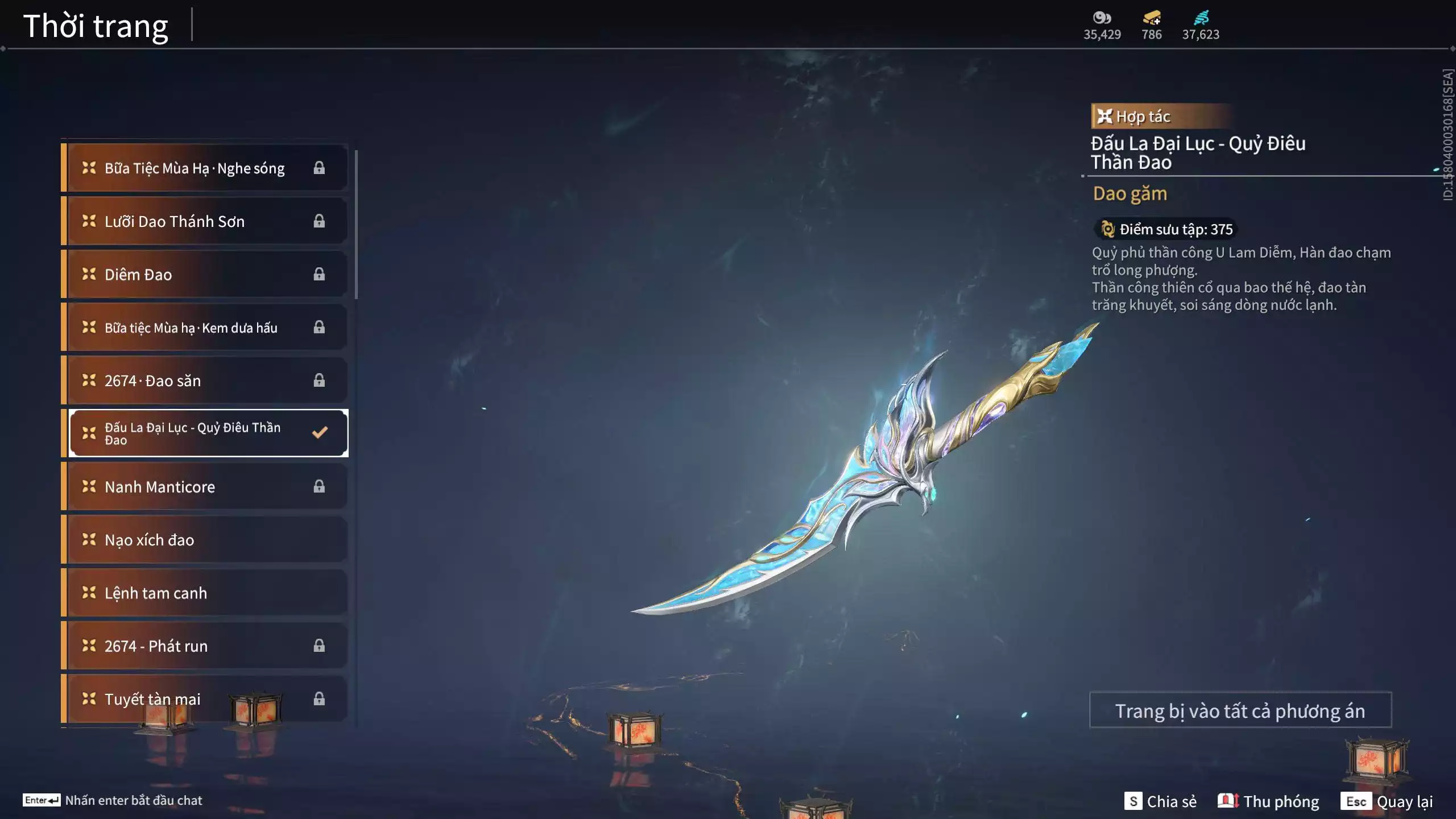
Task: Select the Nanh Manticore skin
Action: (205, 487)
